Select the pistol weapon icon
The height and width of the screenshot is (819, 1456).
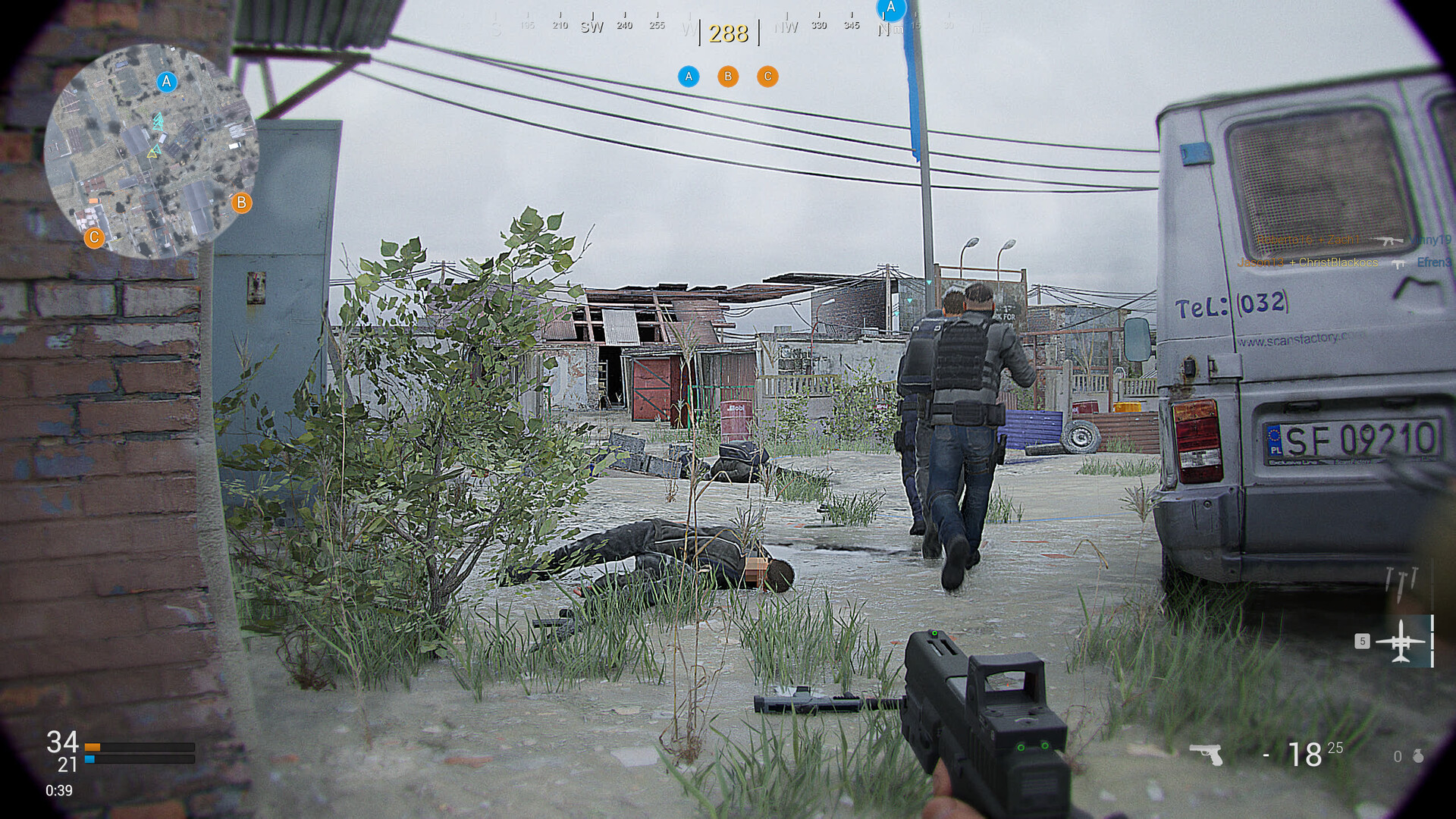pos(1206,754)
